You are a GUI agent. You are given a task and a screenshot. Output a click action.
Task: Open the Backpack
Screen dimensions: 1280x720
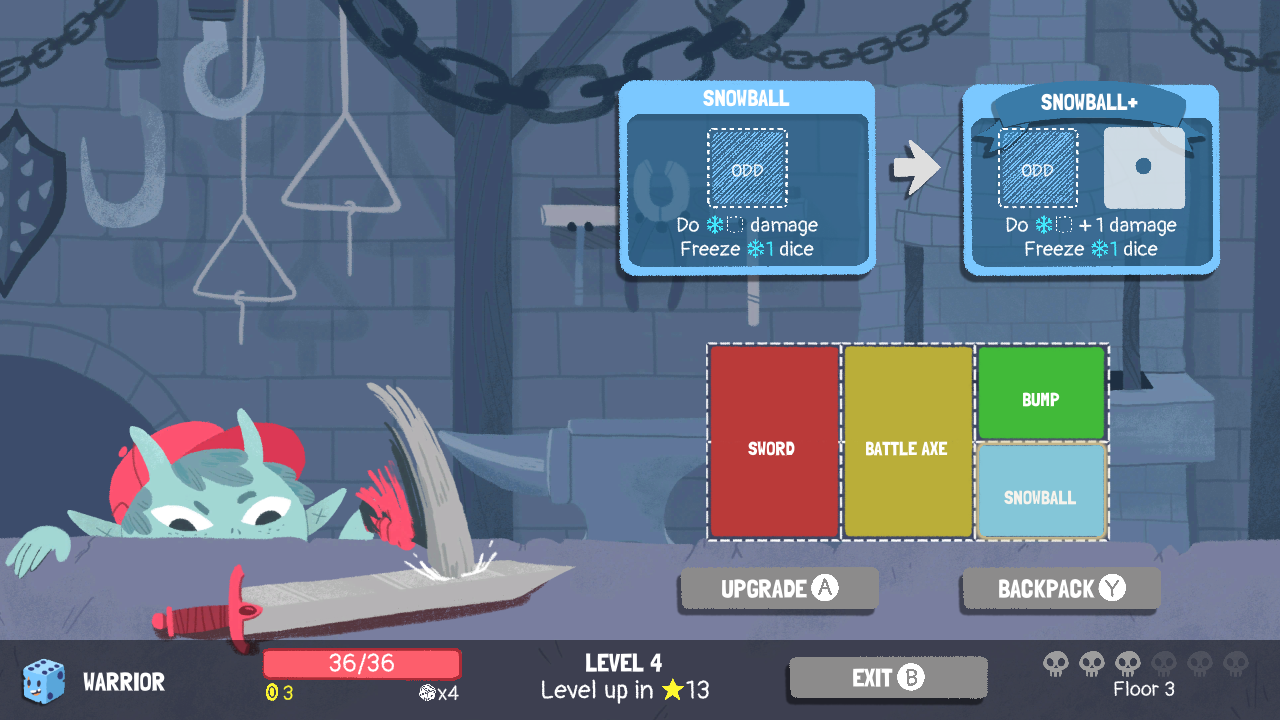tap(1061, 589)
